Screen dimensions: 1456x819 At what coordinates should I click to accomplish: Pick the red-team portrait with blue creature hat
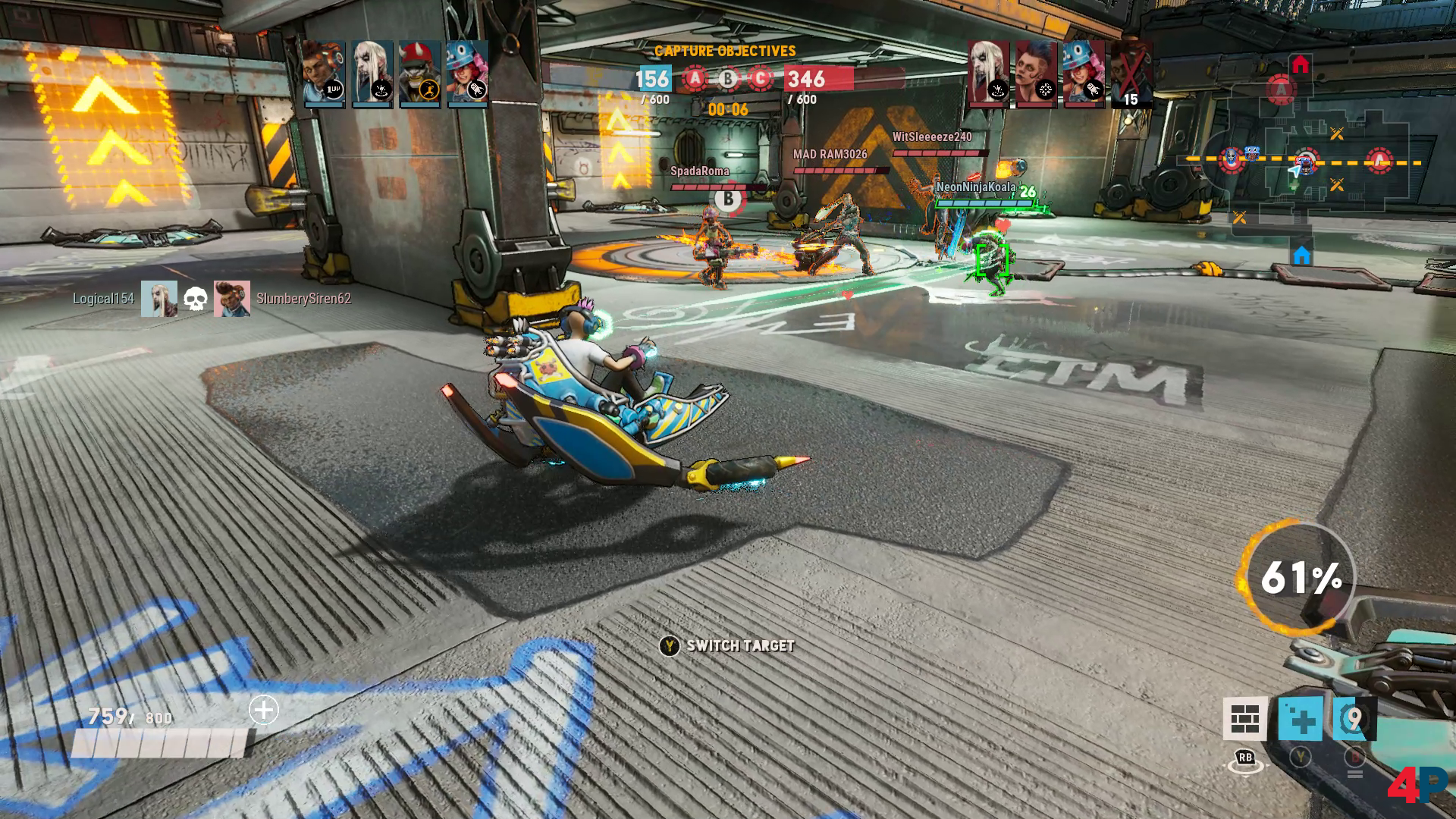[1084, 72]
